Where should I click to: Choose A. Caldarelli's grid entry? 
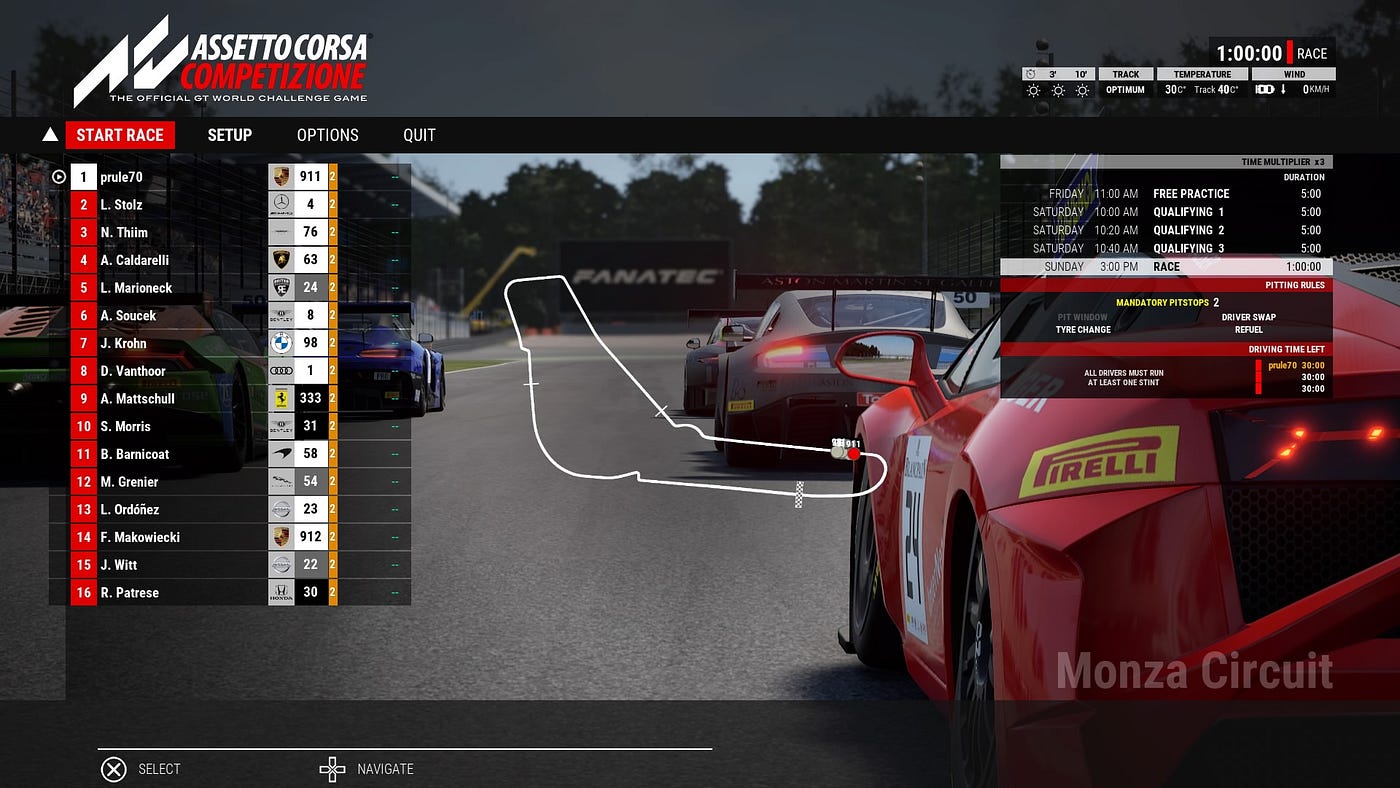(180, 260)
